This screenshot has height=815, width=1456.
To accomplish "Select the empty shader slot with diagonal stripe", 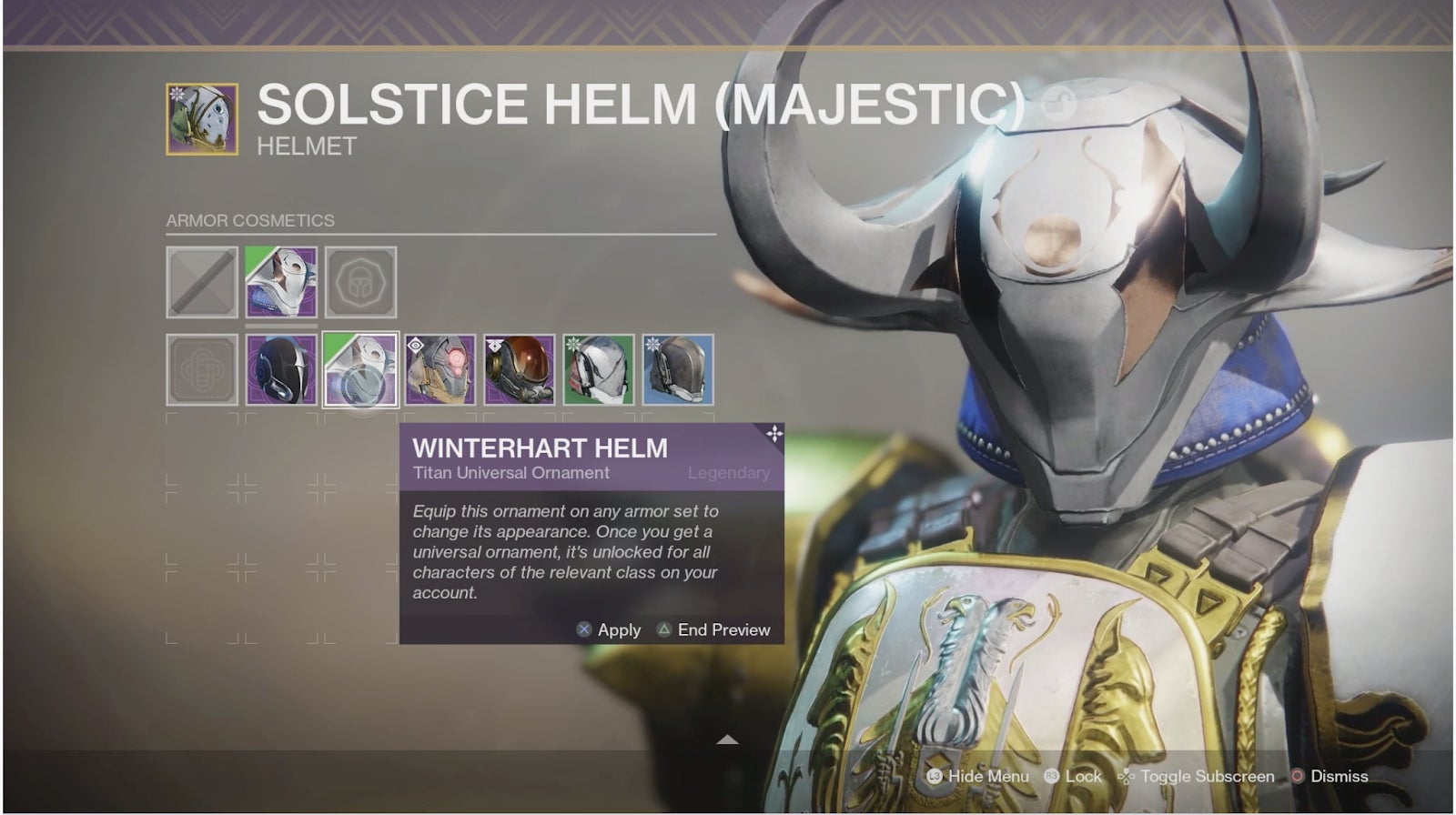I will [202, 282].
